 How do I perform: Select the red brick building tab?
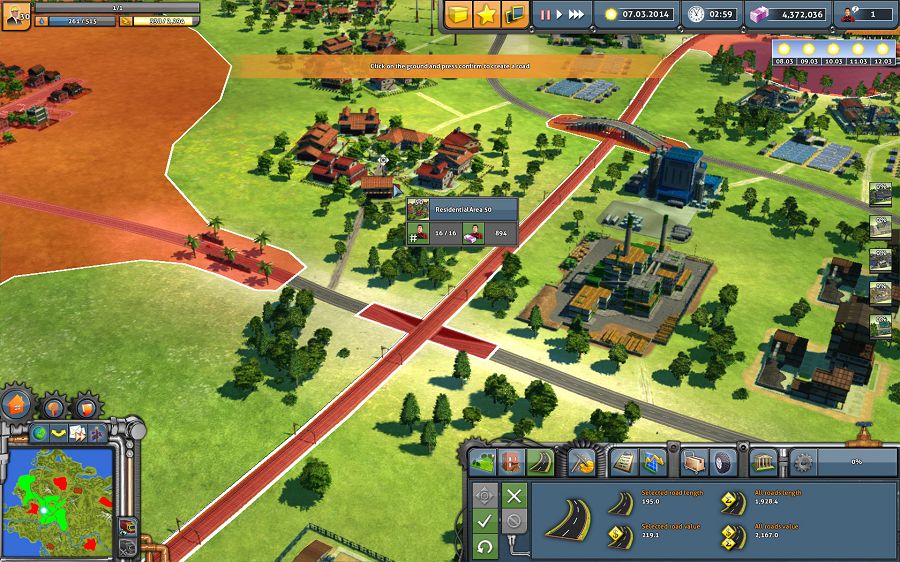pyautogui.click(x=512, y=462)
